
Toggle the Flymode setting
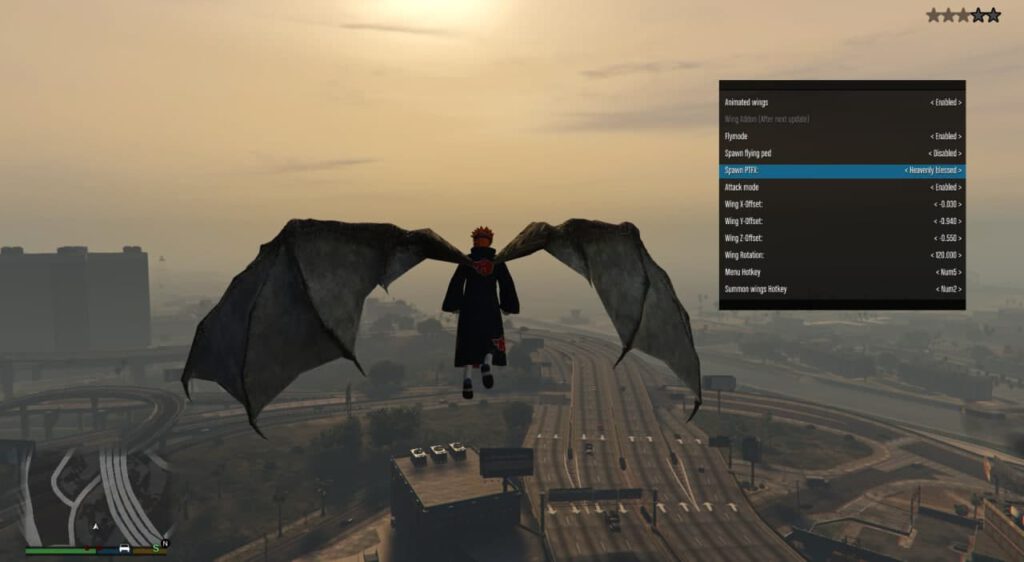pos(841,136)
